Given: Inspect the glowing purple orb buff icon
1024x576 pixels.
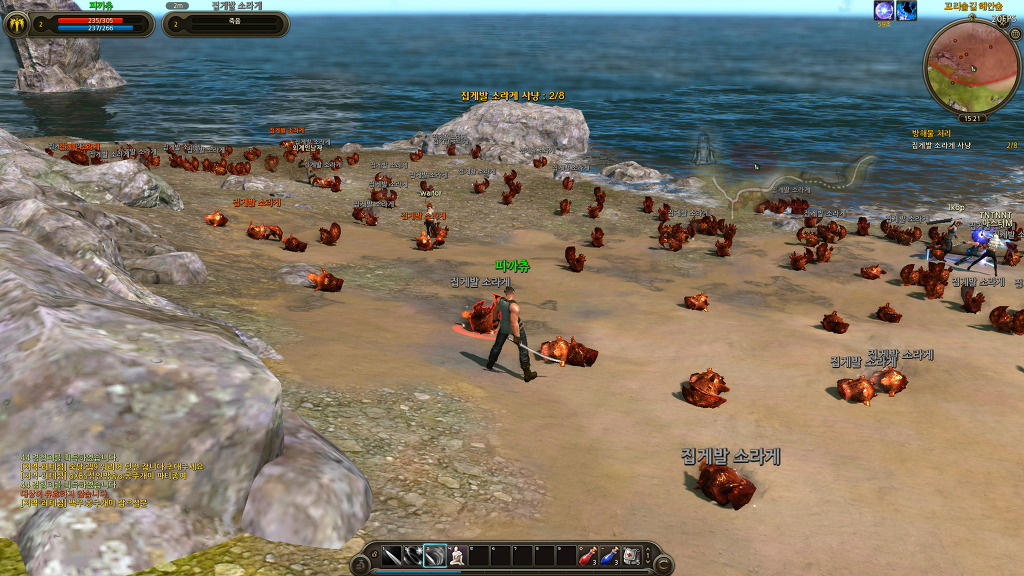Looking at the screenshot, I should 884,11.
